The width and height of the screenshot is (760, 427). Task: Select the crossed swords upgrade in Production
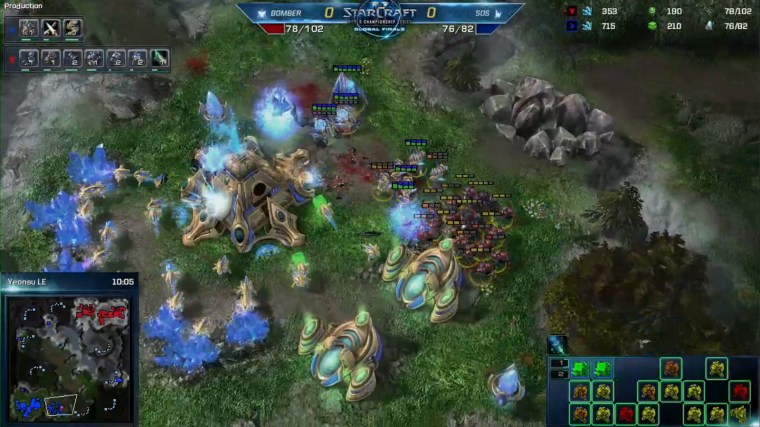point(51,29)
